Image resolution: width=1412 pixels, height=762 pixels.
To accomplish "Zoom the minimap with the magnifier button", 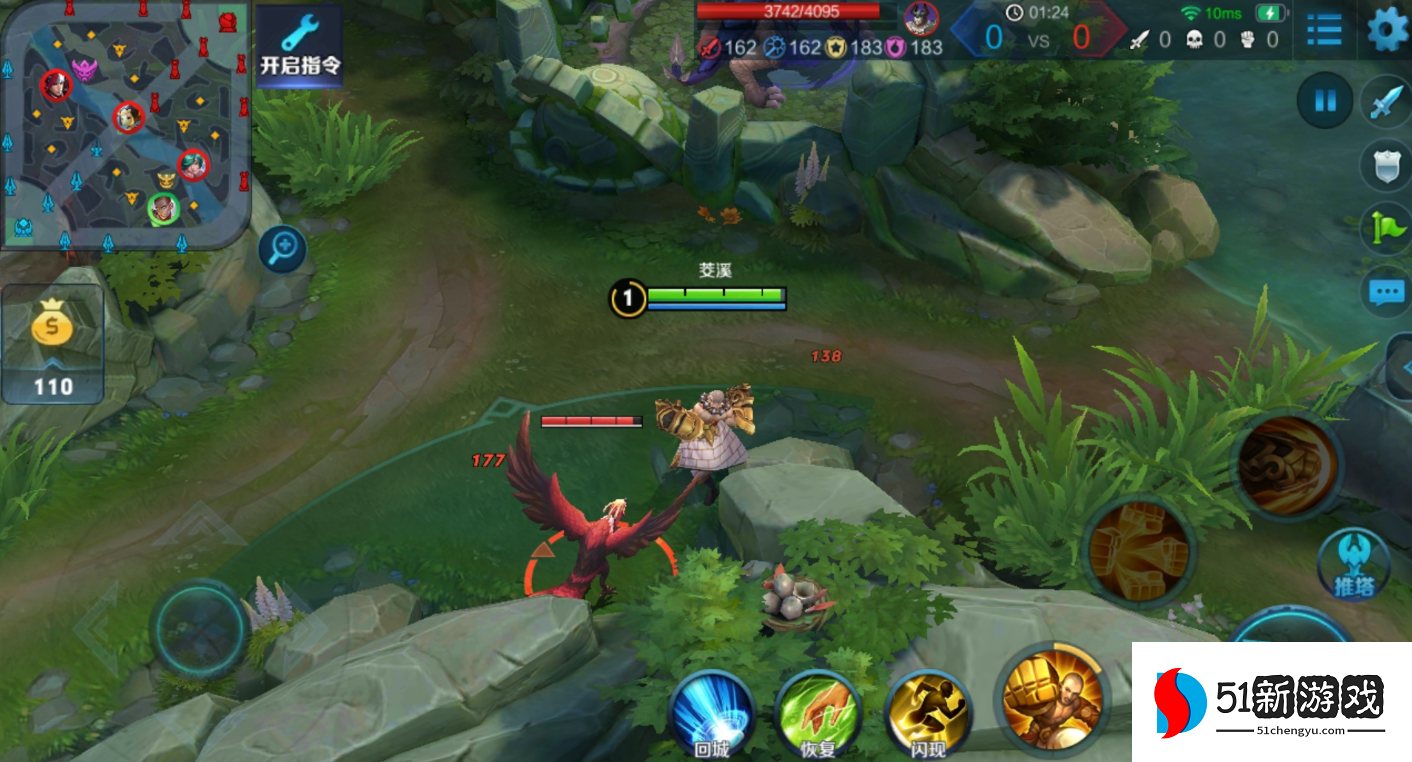I will tap(282, 249).
